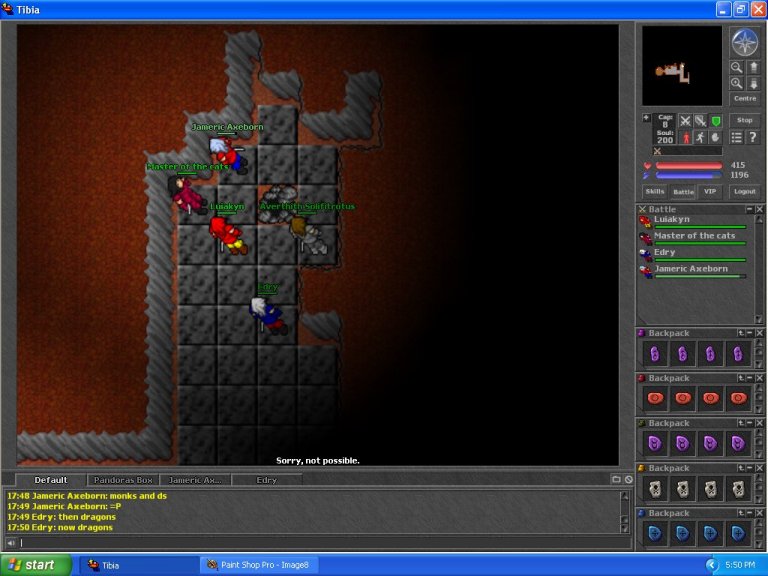Viewport: 768px width, 576px height.
Task: Toggle the Battle list button
Action: (682, 191)
